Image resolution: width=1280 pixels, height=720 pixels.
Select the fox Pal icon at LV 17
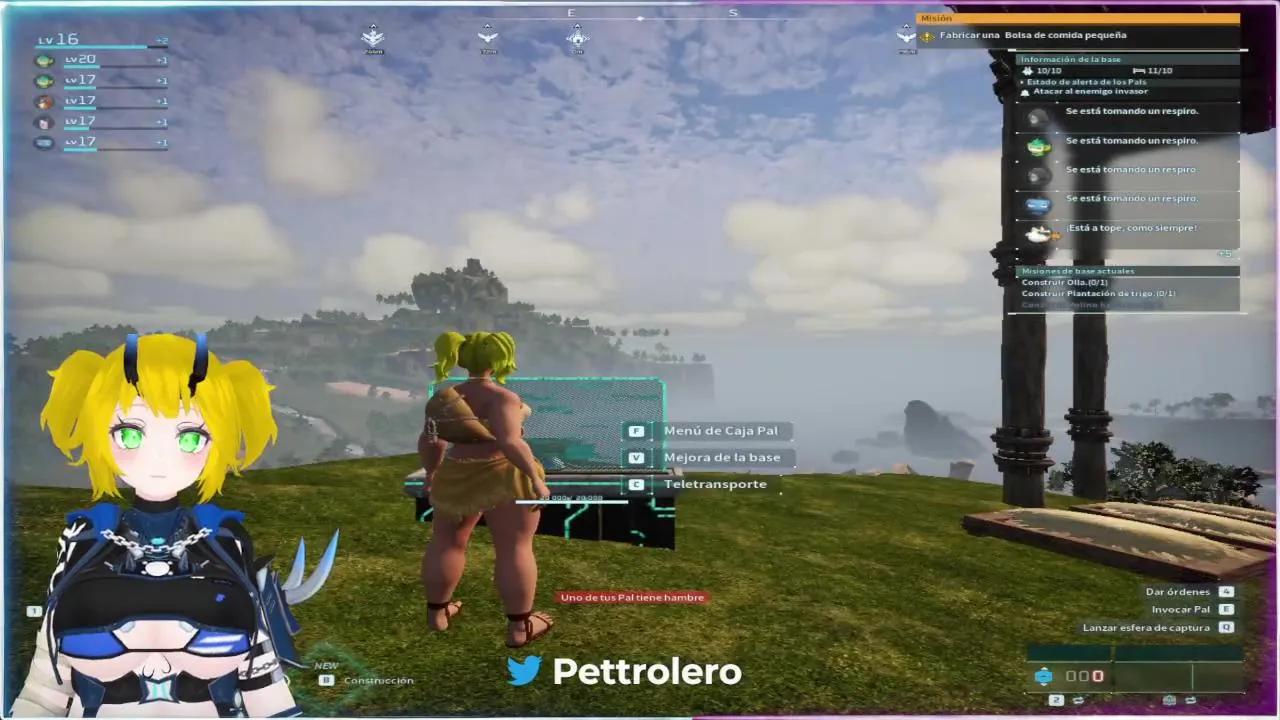coord(44,102)
